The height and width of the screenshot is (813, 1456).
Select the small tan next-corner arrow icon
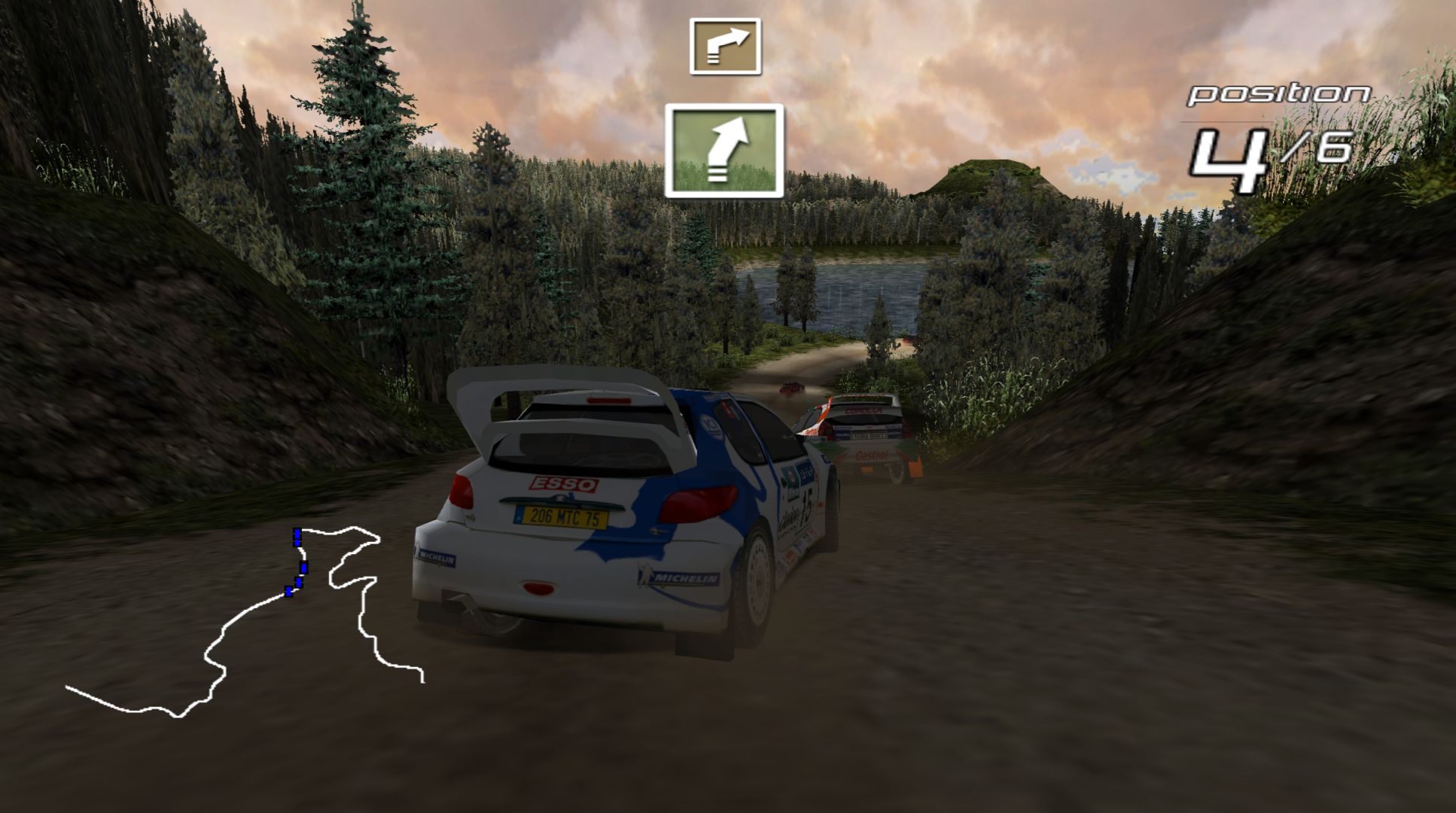tap(725, 47)
